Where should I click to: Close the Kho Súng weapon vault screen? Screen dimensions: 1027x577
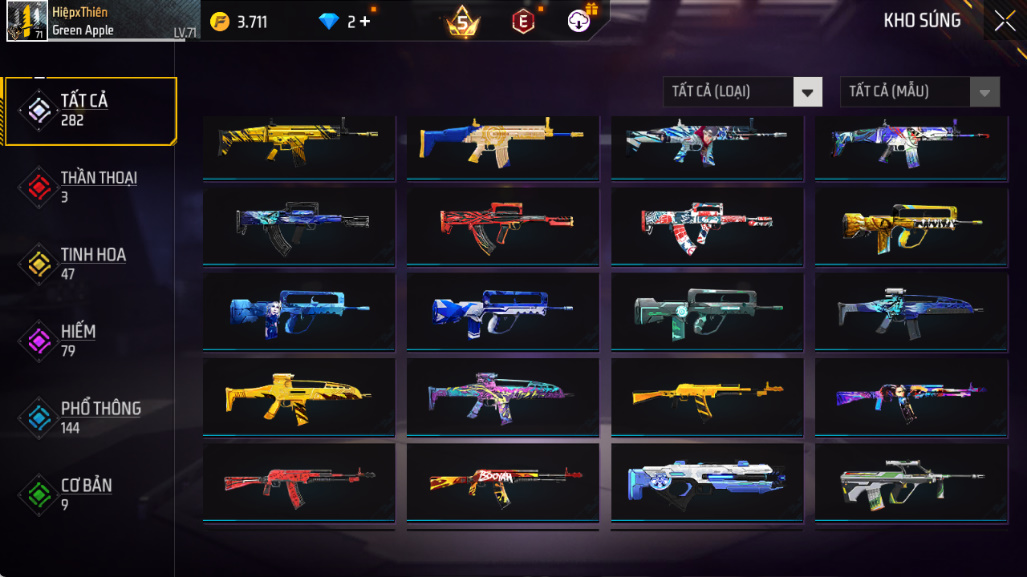[1003, 21]
